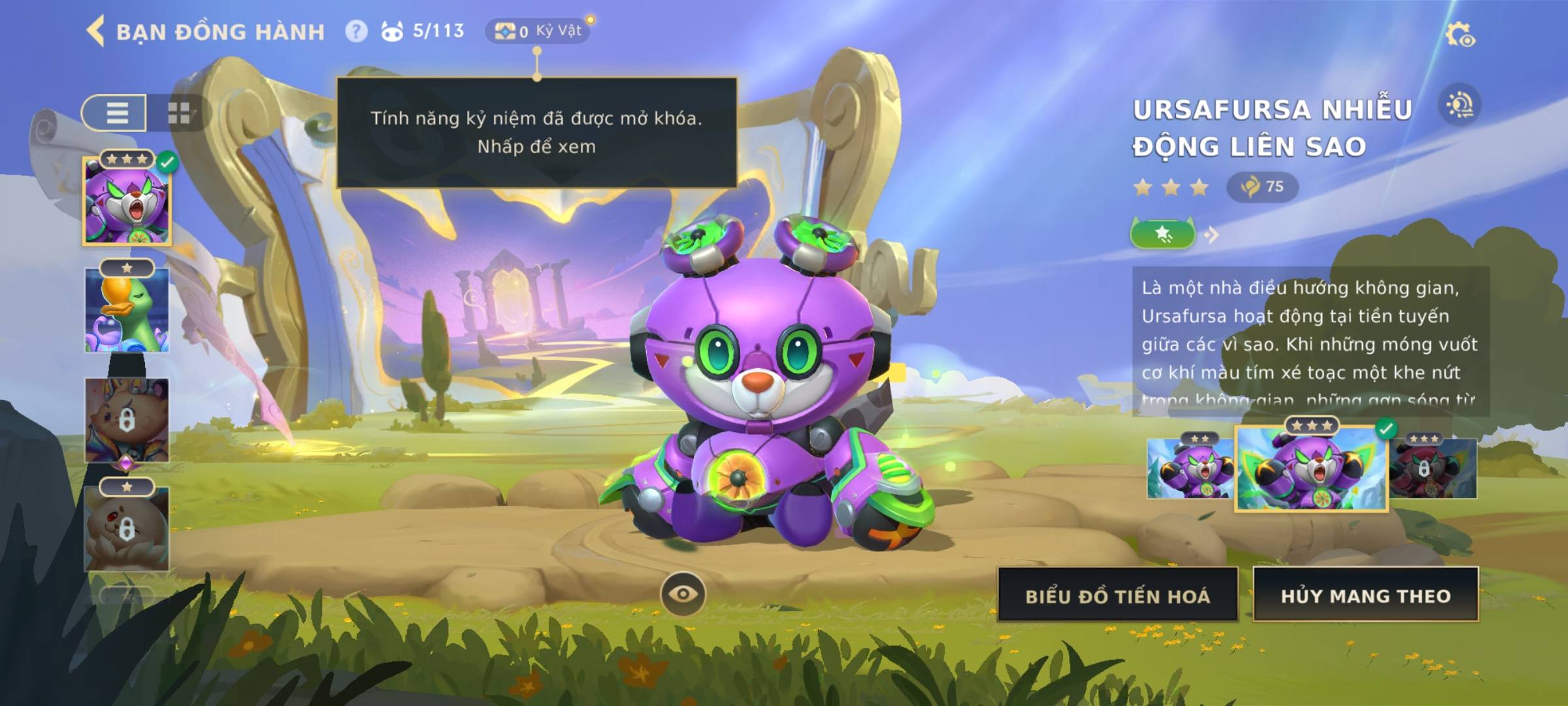Toggle the eye preview button below the companion
Viewport: 1568px width, 706px height.
[x=683, y=594]
